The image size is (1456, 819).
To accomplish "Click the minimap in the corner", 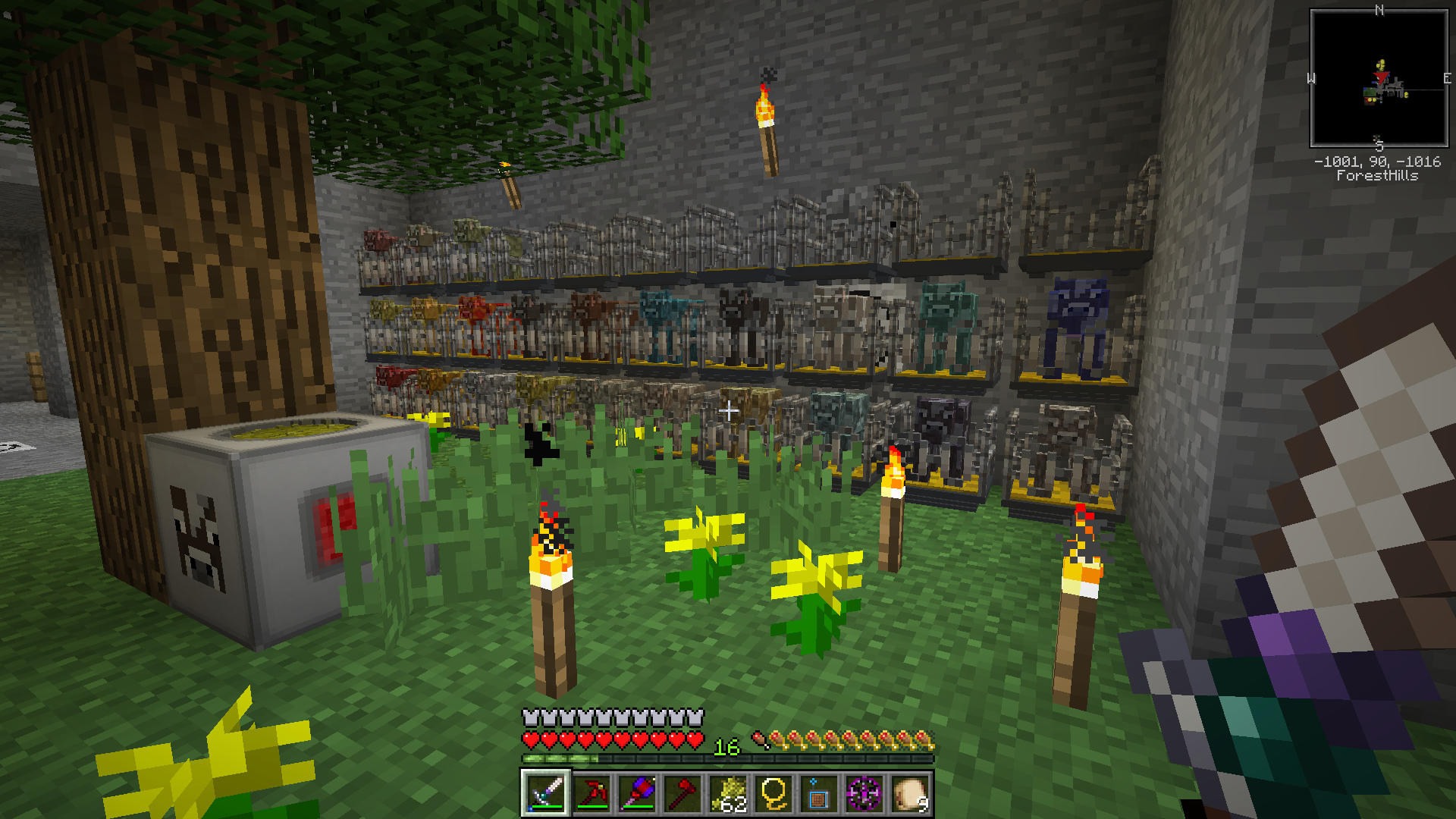I will pos(1379,78).
